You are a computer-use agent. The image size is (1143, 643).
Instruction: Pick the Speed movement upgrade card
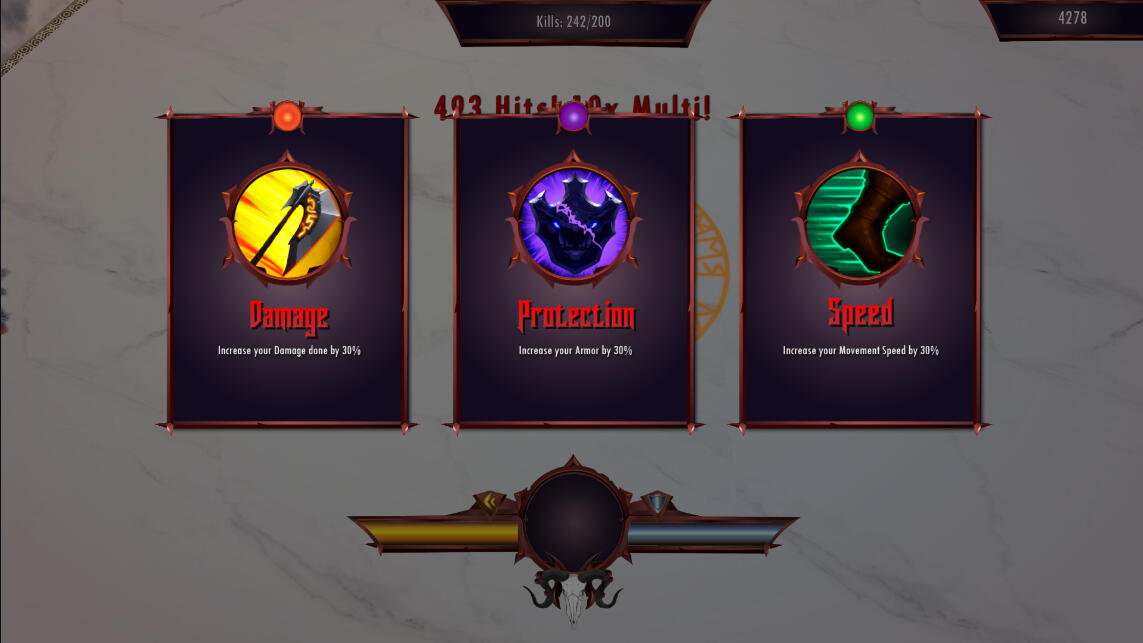(860, 270)
